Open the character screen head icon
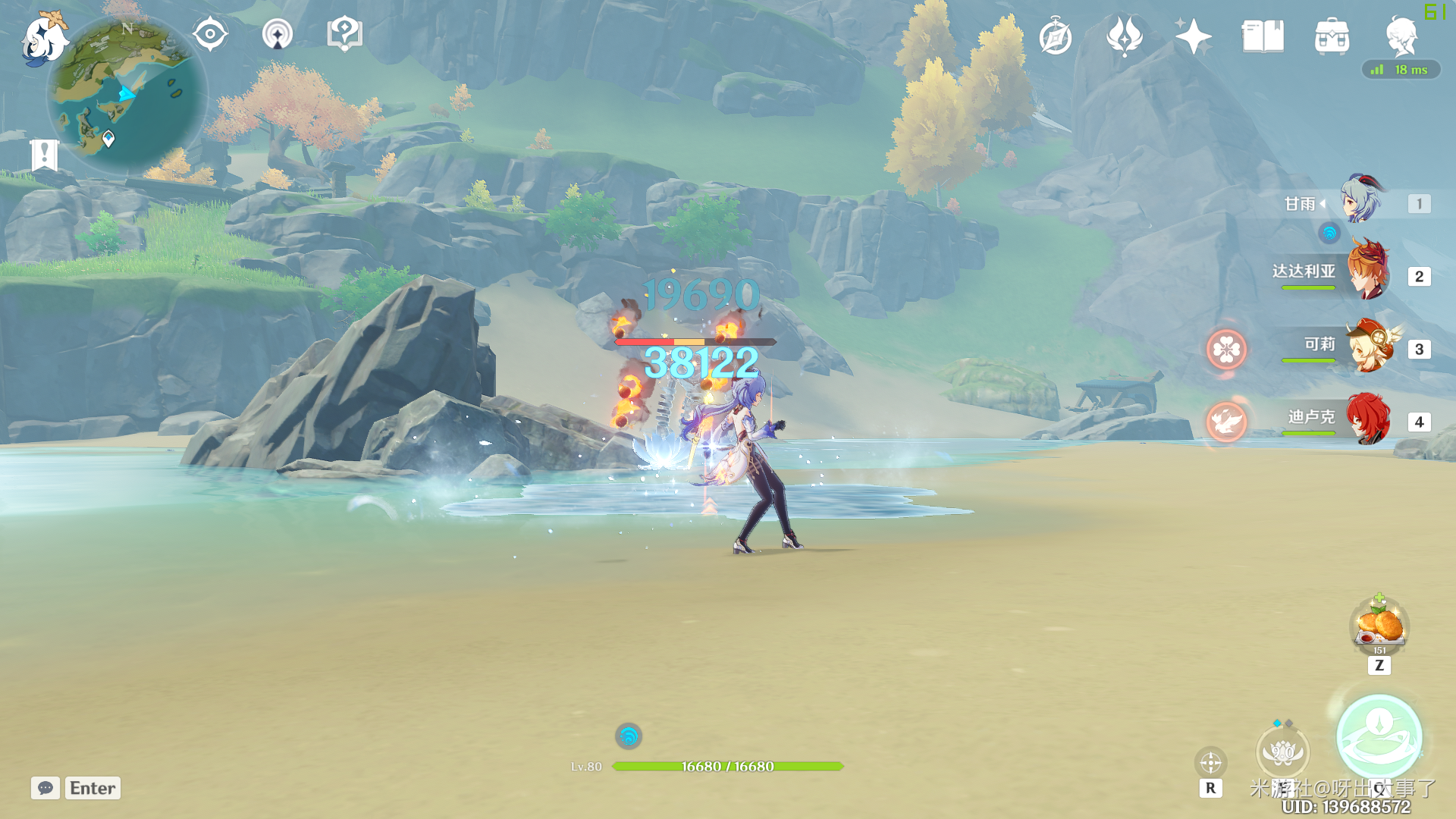Viewport: 1456px width, 819px height. [1401, 36]
